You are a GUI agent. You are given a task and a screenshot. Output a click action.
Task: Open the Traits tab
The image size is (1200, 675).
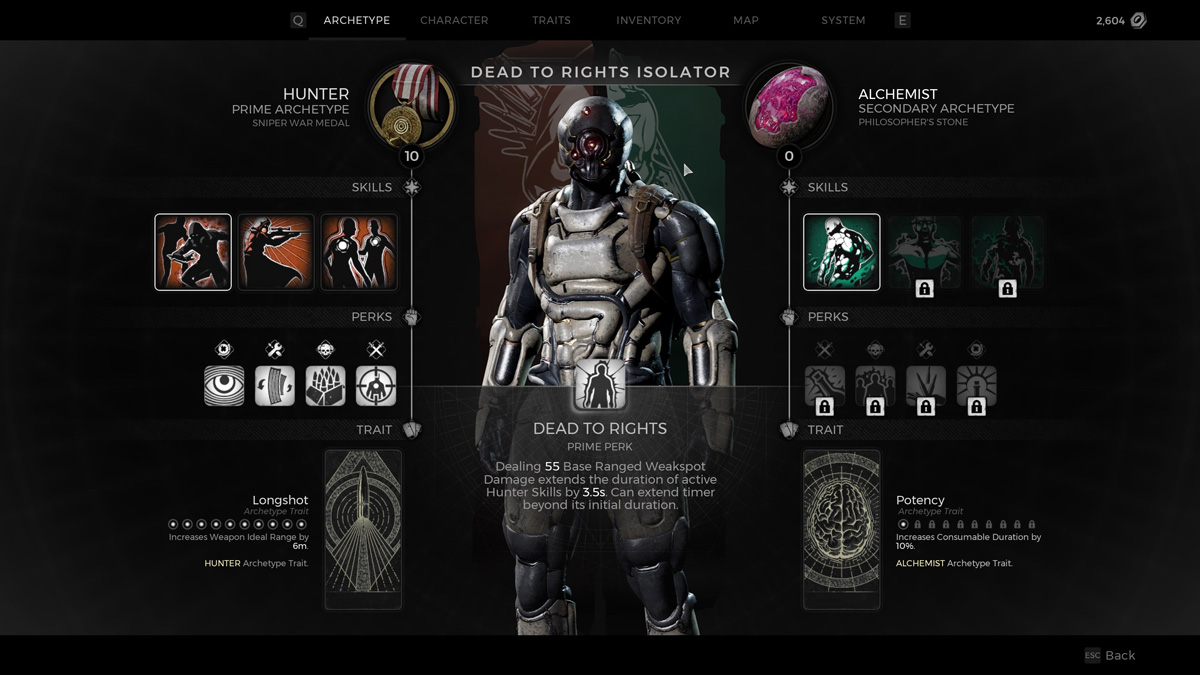551,20
